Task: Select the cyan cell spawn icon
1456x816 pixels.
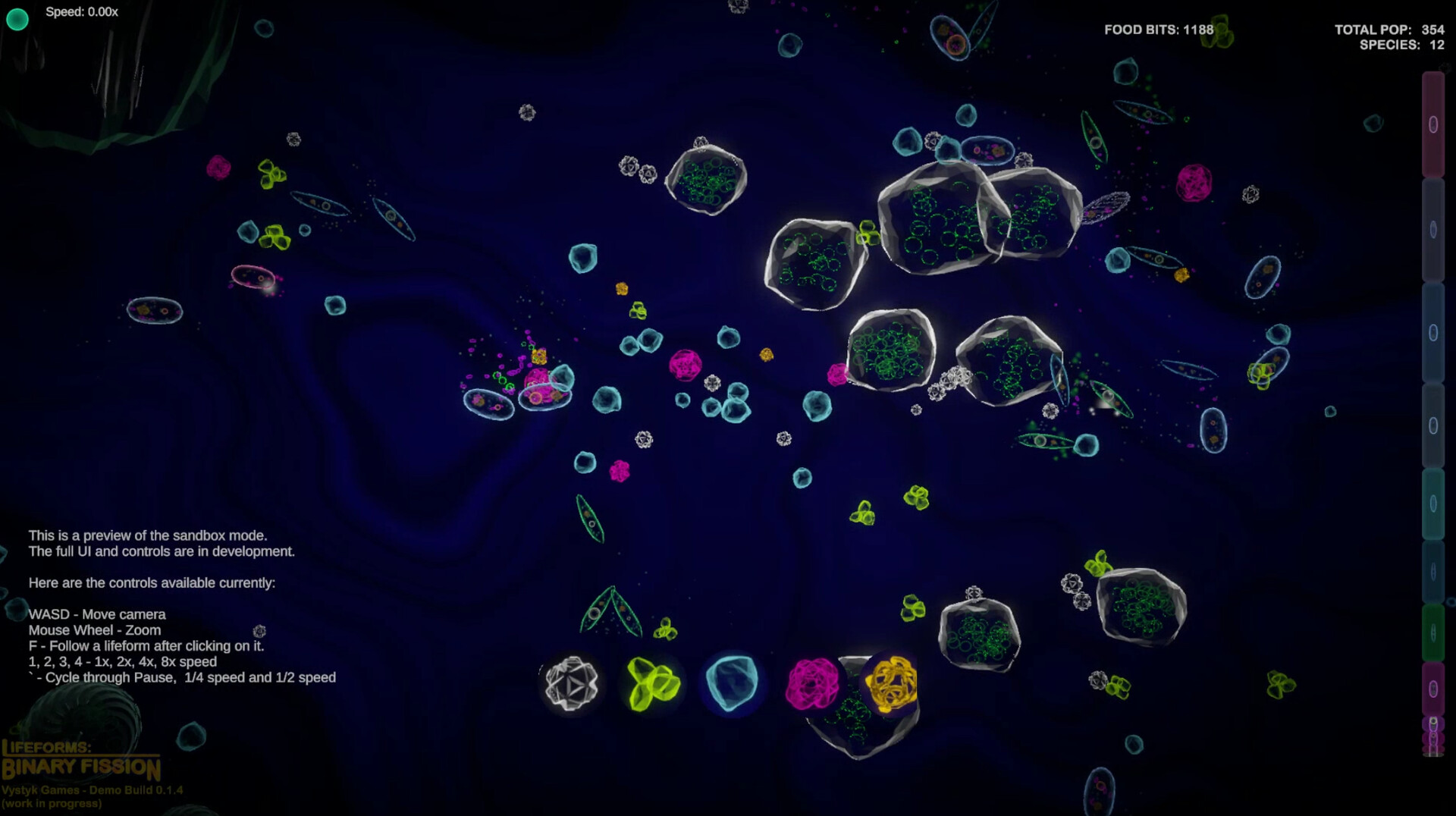Action: click(731, 684)
